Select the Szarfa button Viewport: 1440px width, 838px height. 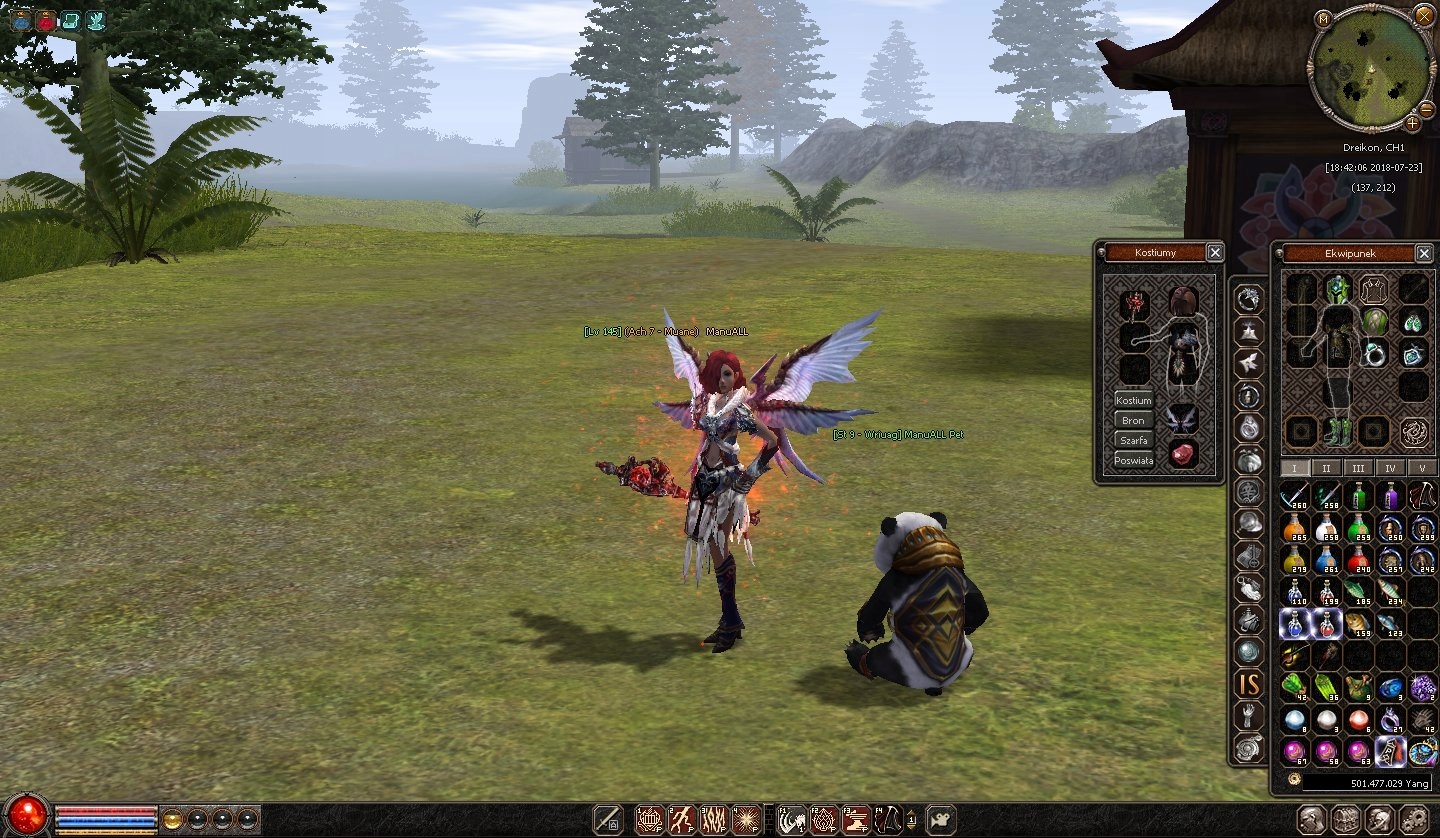click(x=1134, y=440)
